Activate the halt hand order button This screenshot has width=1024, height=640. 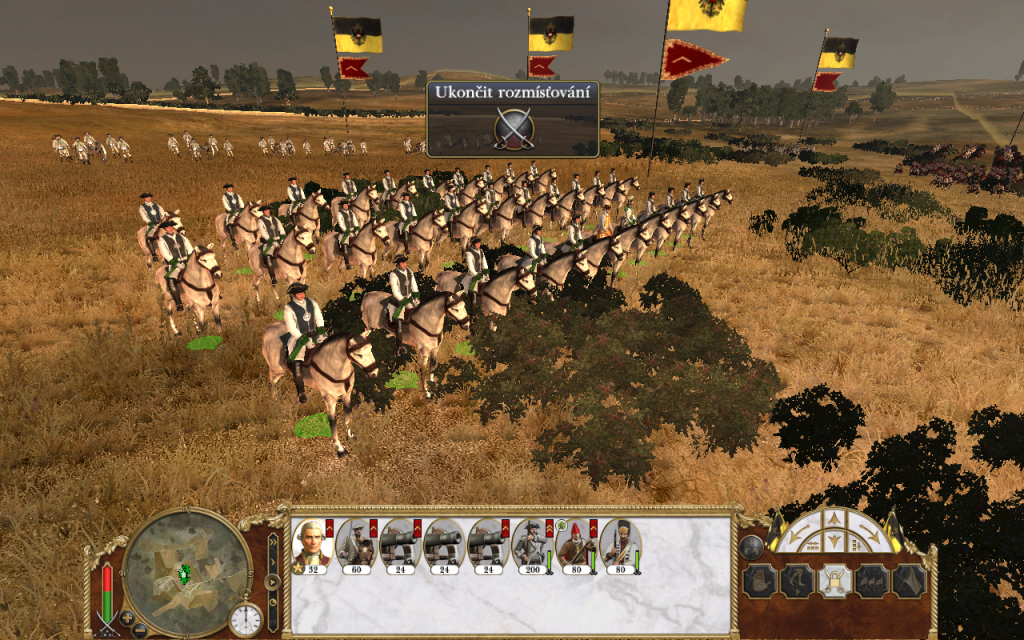pyautogui.click(x=758, y=581)
